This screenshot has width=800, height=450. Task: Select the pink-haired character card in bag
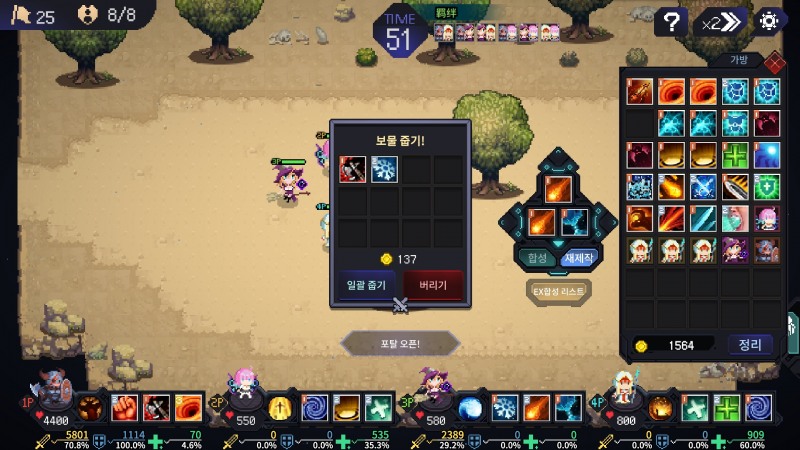[767, 218]
